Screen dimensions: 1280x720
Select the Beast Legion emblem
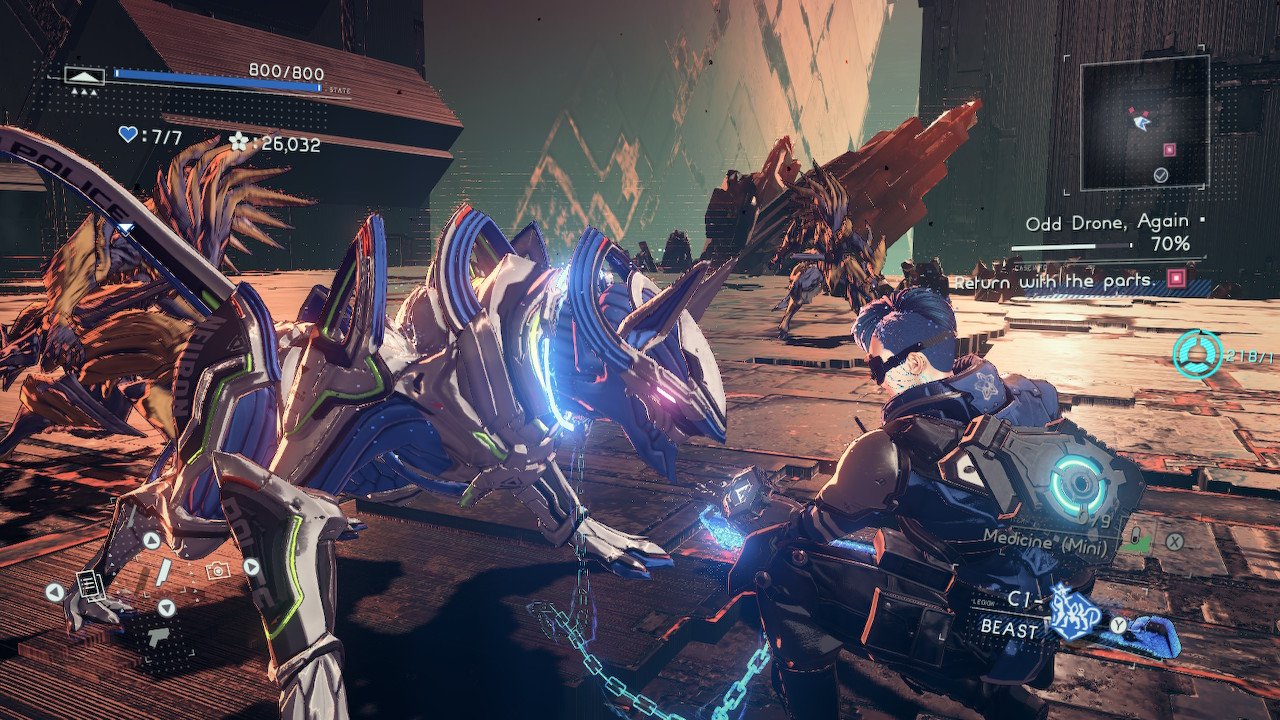click(1073, 612)
